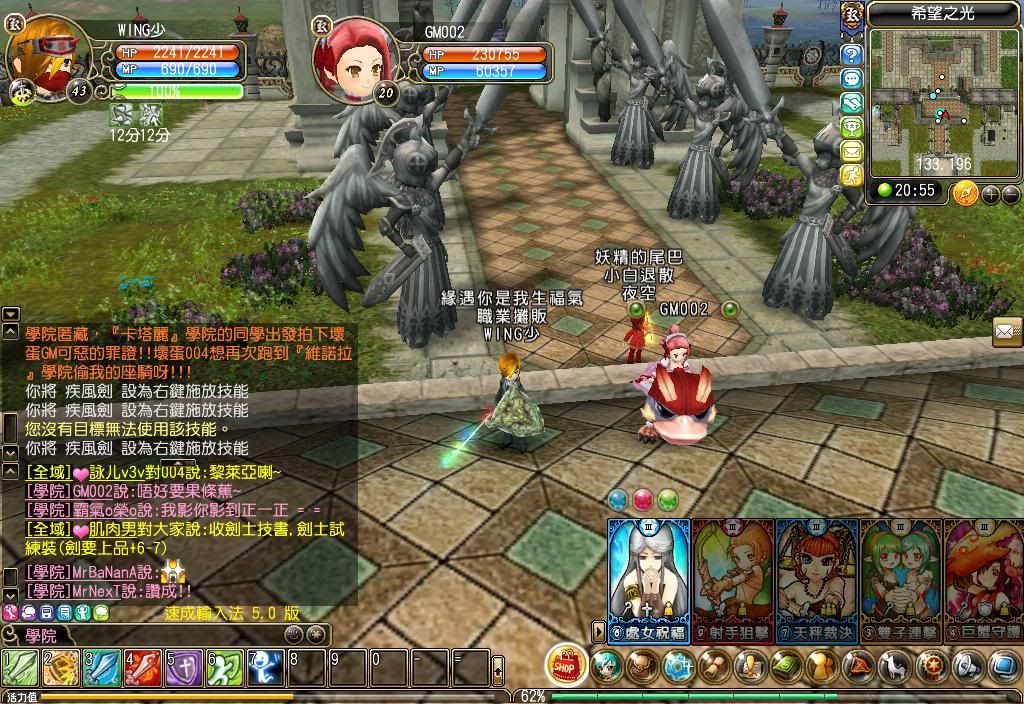Activate the purple shield cross skill
Viewport: 1024px width, 704px height.
(184, 667)
